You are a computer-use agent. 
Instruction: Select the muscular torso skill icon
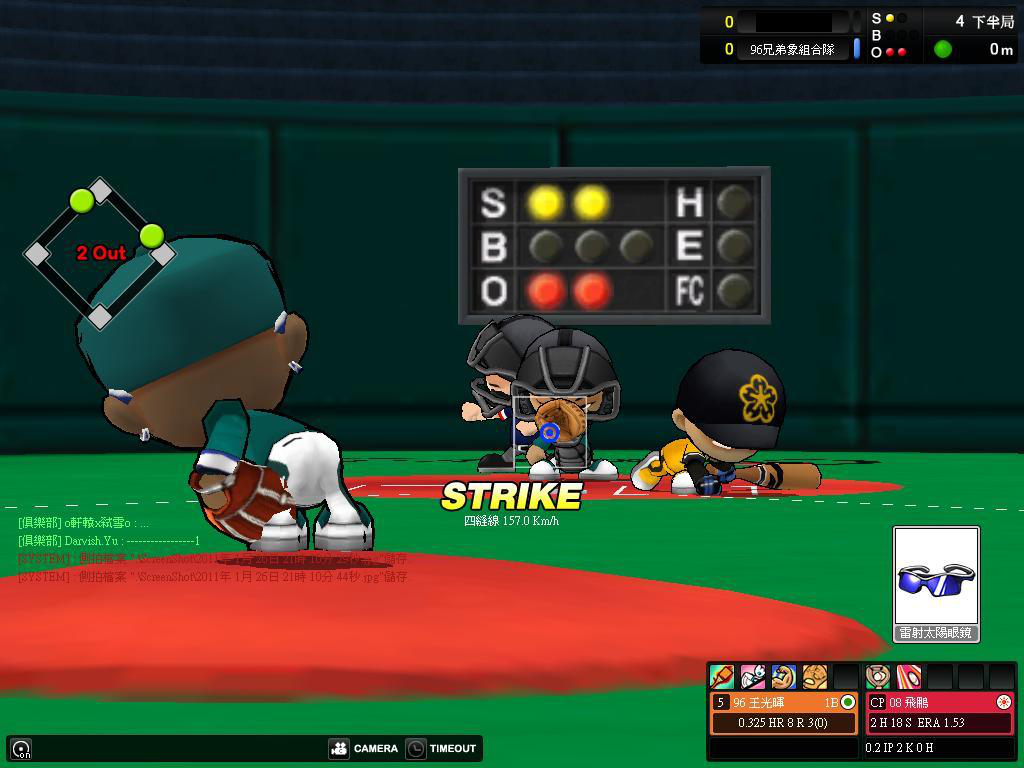pos(815,677)
